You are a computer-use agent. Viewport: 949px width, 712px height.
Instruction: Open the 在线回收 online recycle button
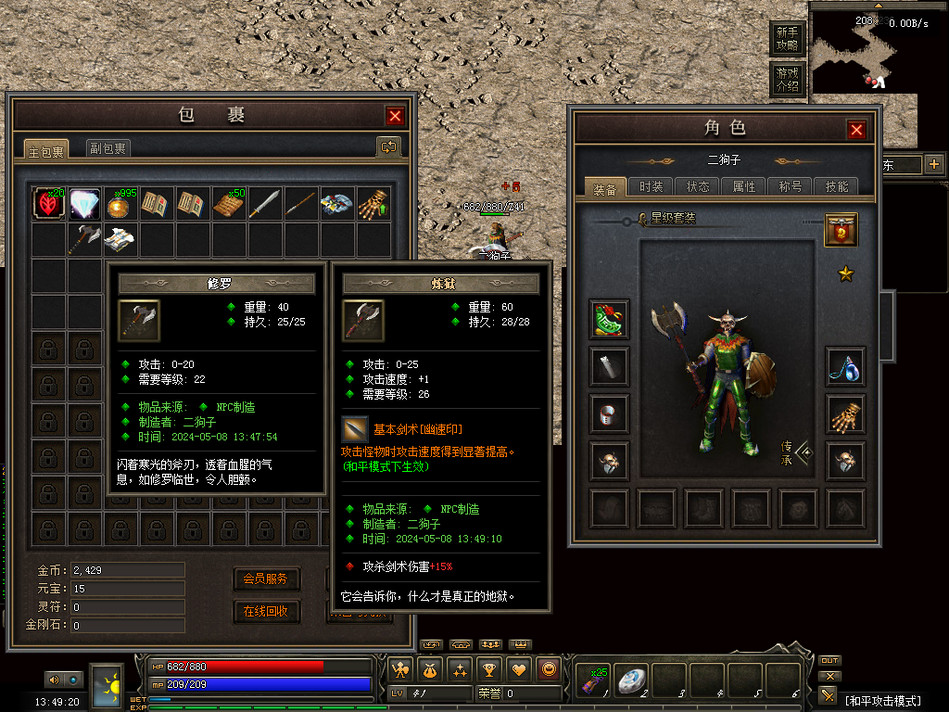click(266, 611)
